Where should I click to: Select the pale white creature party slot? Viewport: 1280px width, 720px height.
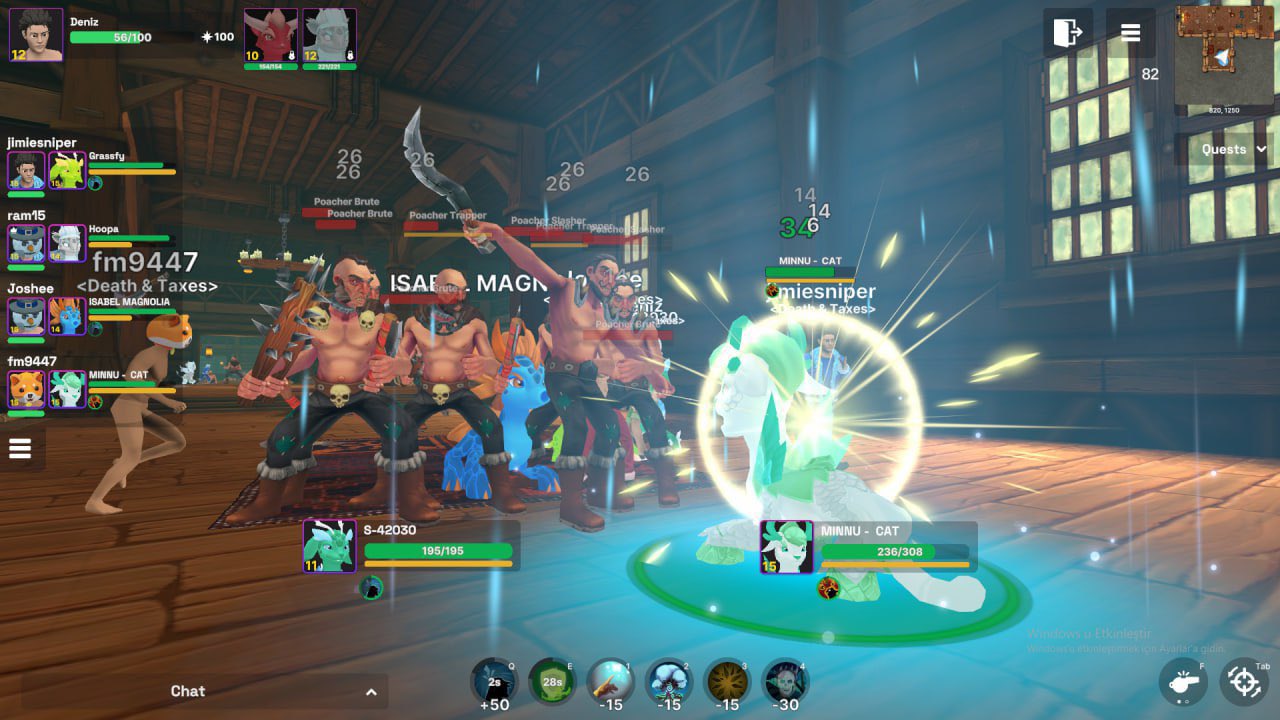click(329, 36)
